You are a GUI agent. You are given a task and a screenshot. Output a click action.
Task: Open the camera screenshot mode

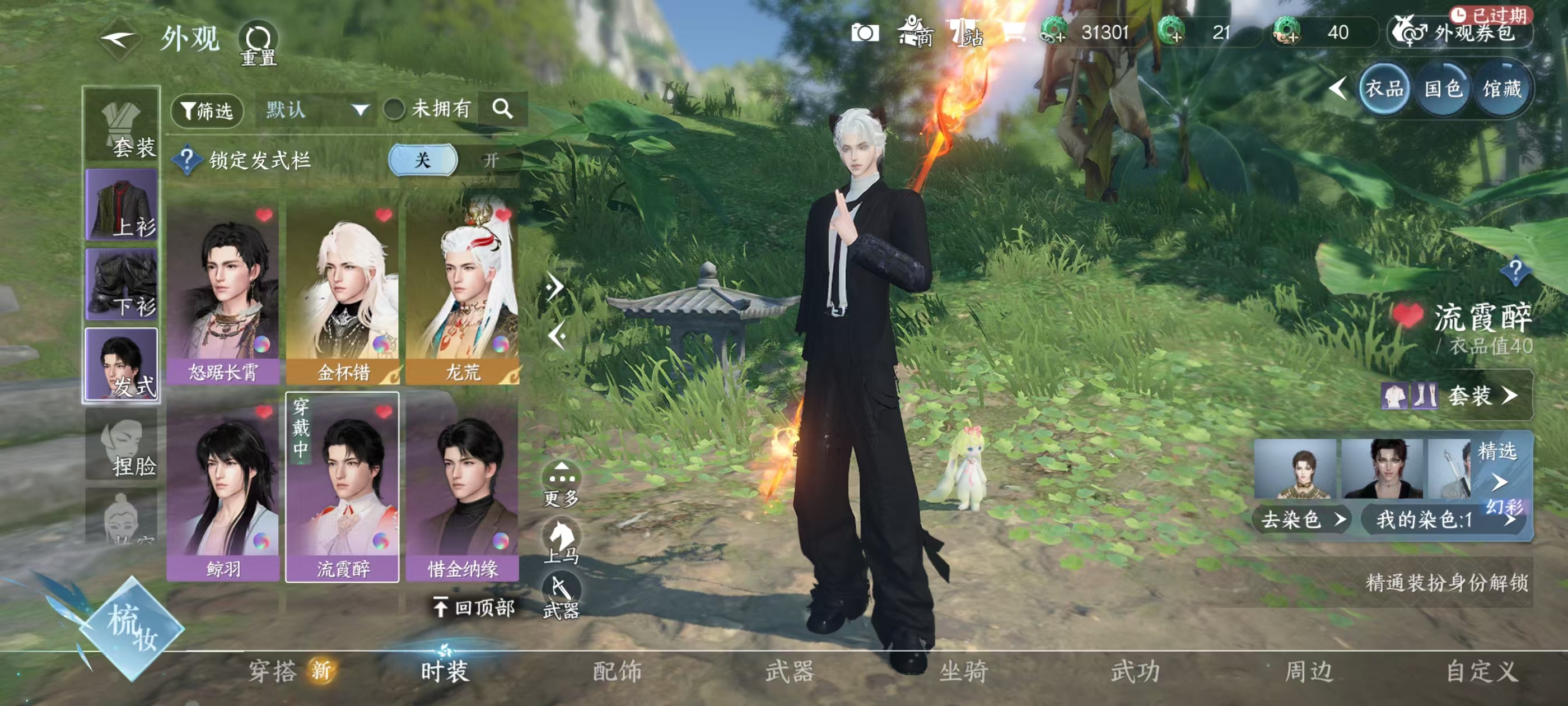click(864, 32)
